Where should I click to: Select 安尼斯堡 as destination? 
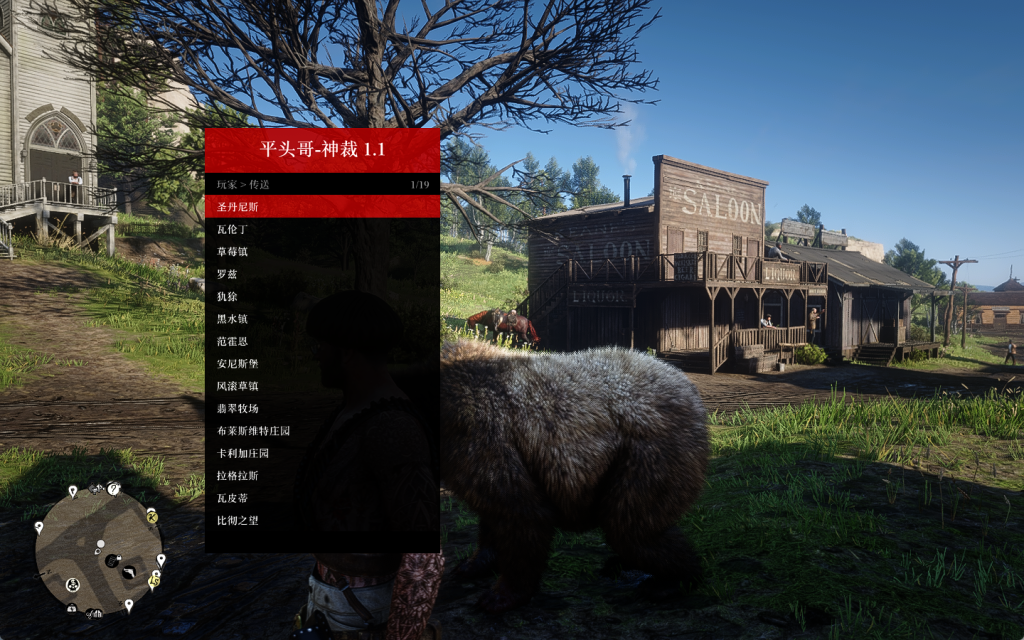[x=322, y=364]
